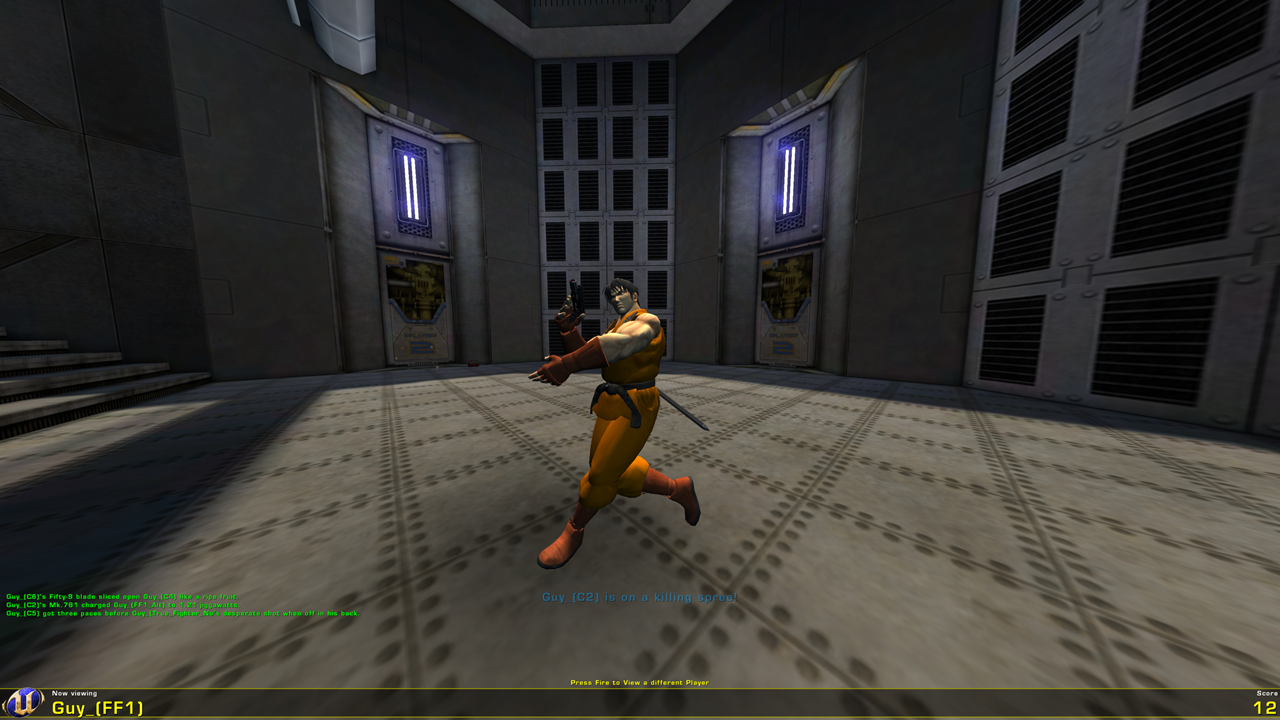
Task: Click 'Press Fire to View a different Player'
Action: (x=639, y=681)
